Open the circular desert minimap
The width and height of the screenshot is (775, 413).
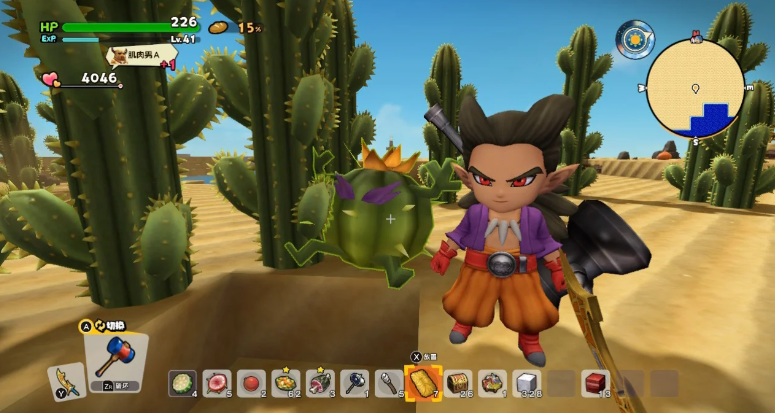[x=695, y=88]
